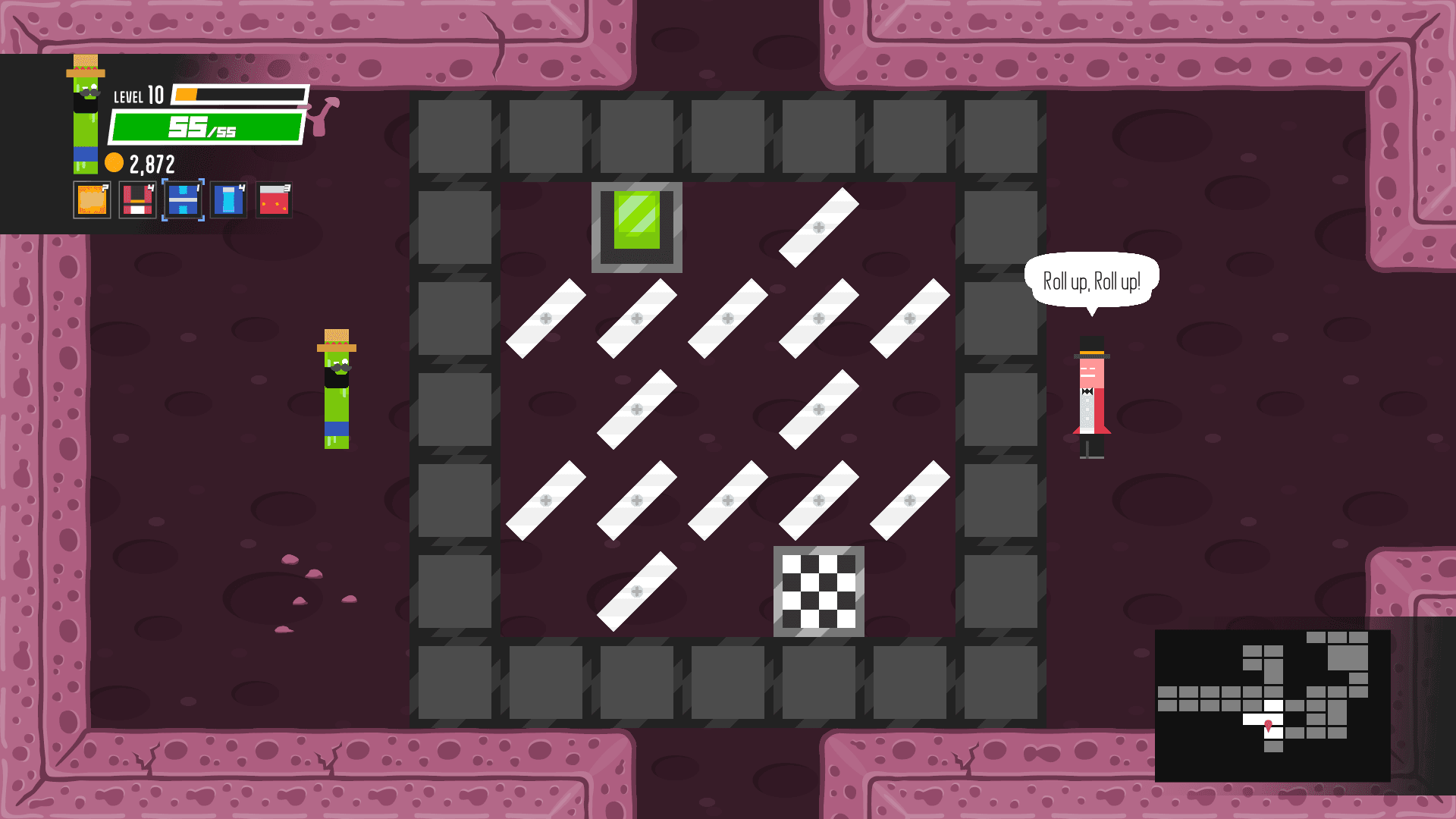Click the green player paddle character in the corridor
This screenshot has height=819, width=1456.
tap(336, 391)
